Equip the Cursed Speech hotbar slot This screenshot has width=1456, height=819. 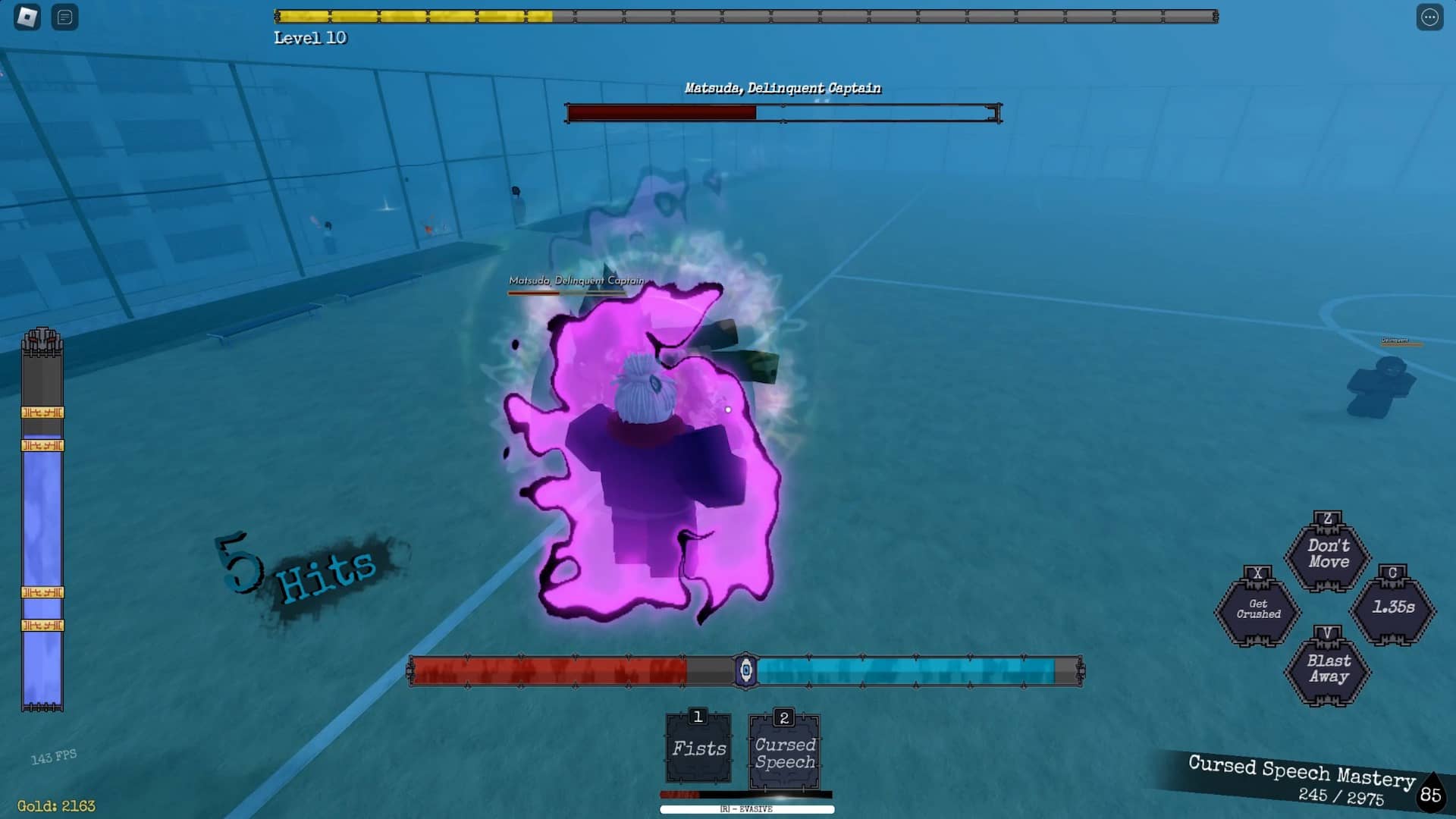click(785, 753)
